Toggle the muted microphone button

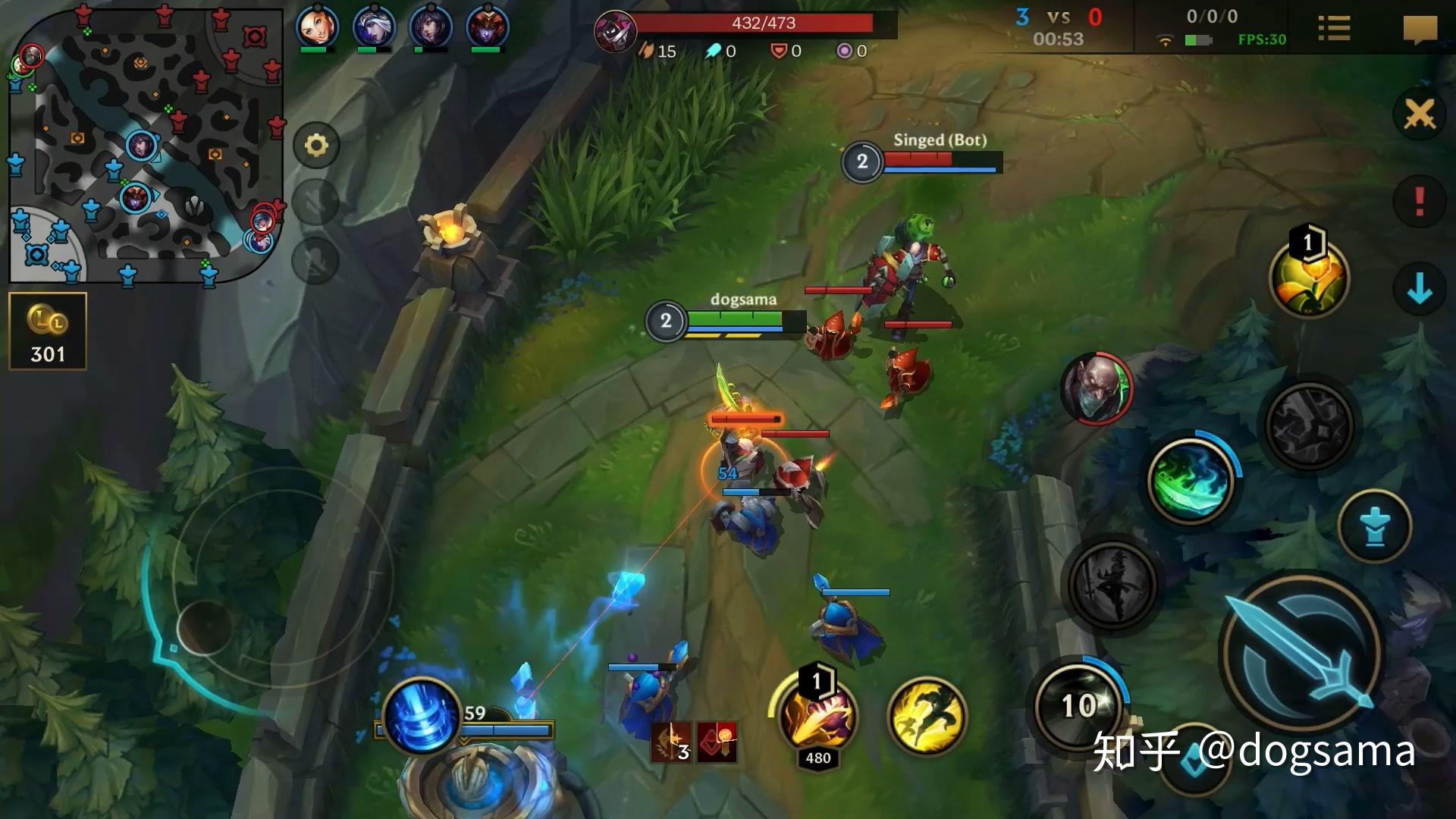click(316, 261)
